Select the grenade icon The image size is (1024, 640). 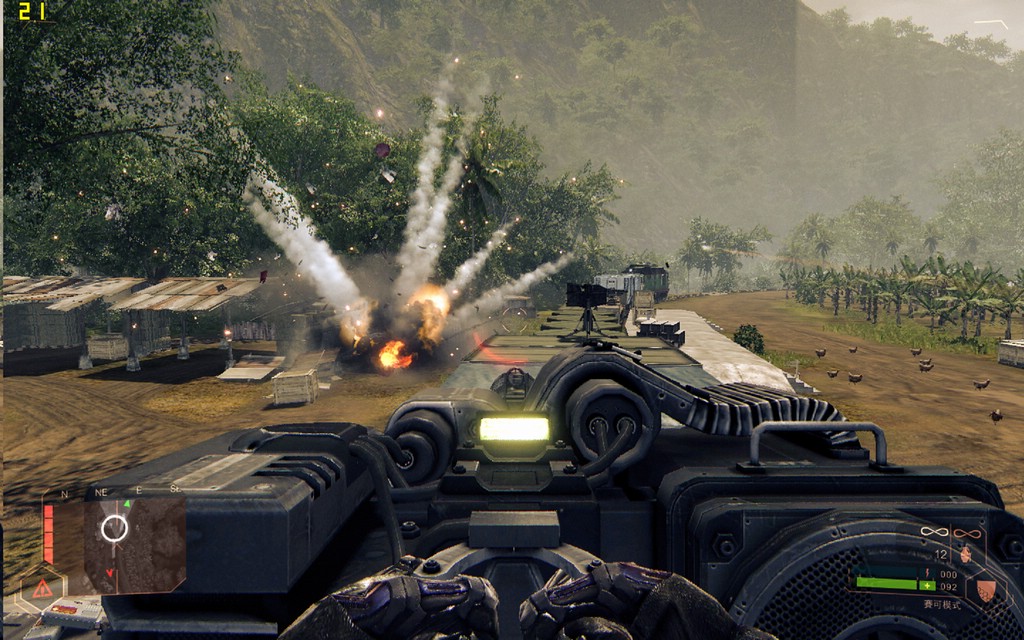tap(965, 553)
